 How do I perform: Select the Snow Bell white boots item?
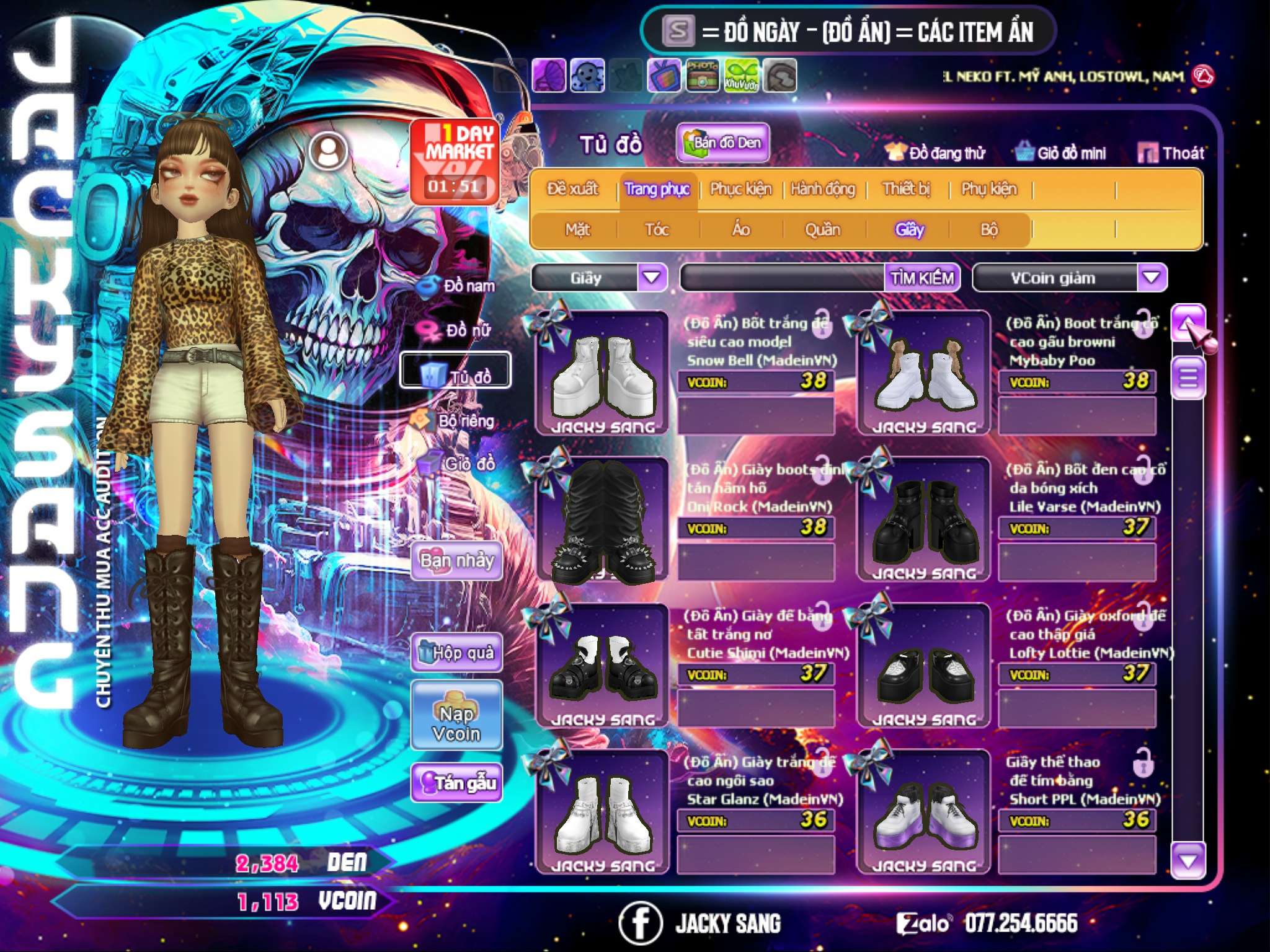pyautogui.click(x=603, y=374)
